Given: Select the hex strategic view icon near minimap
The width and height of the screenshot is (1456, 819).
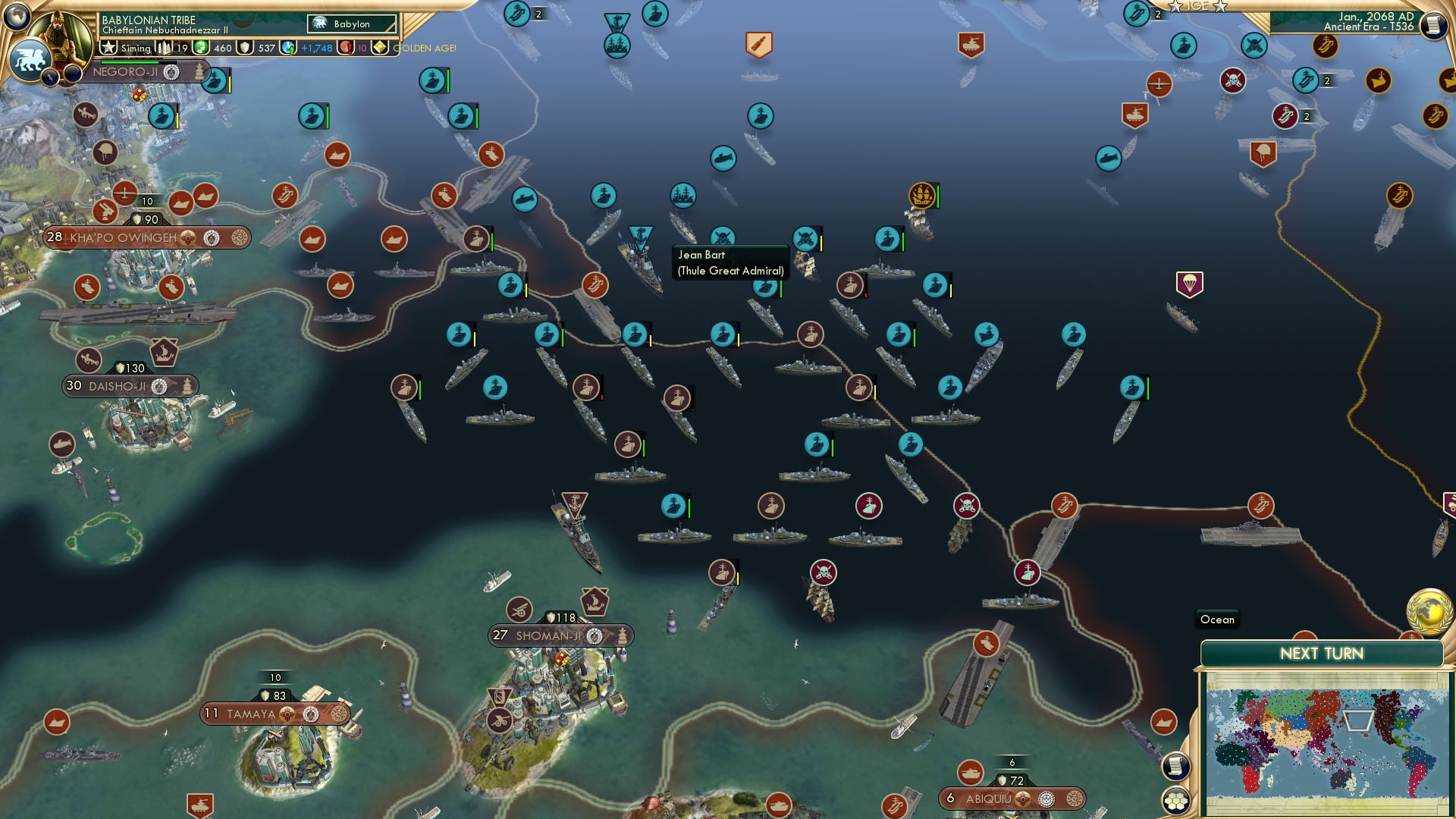Looking at the screenshot, I should [x=1176, y=799].
